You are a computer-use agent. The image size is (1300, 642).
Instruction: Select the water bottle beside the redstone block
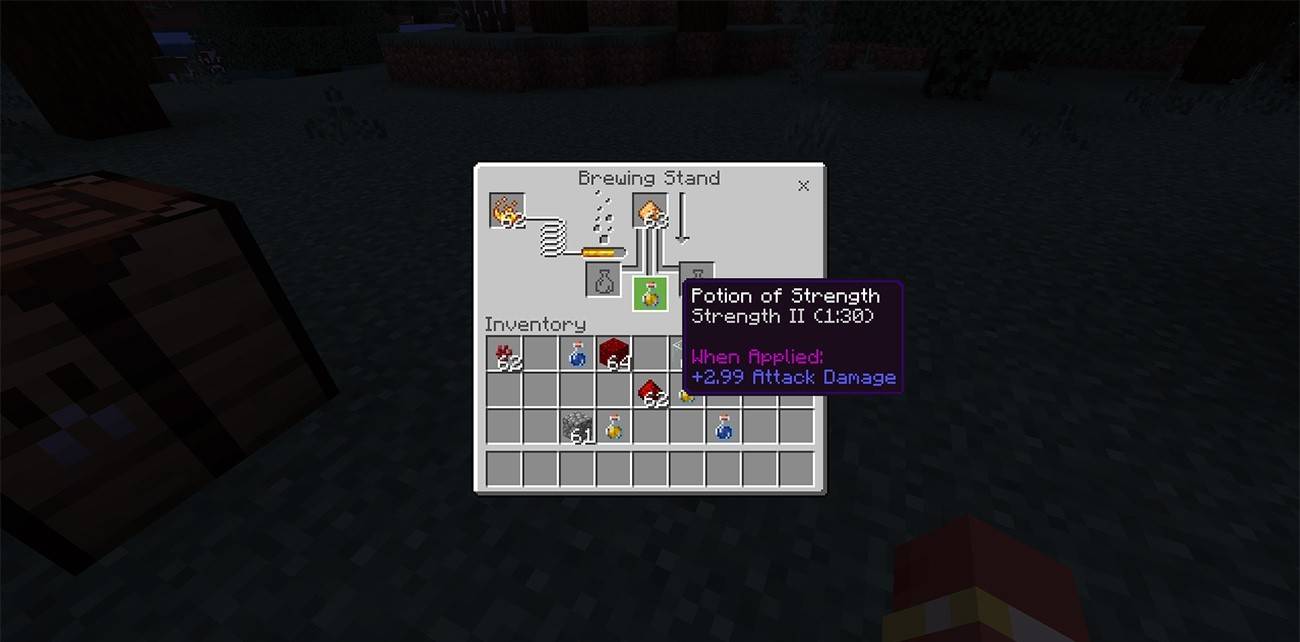click(x=577, y=353)
